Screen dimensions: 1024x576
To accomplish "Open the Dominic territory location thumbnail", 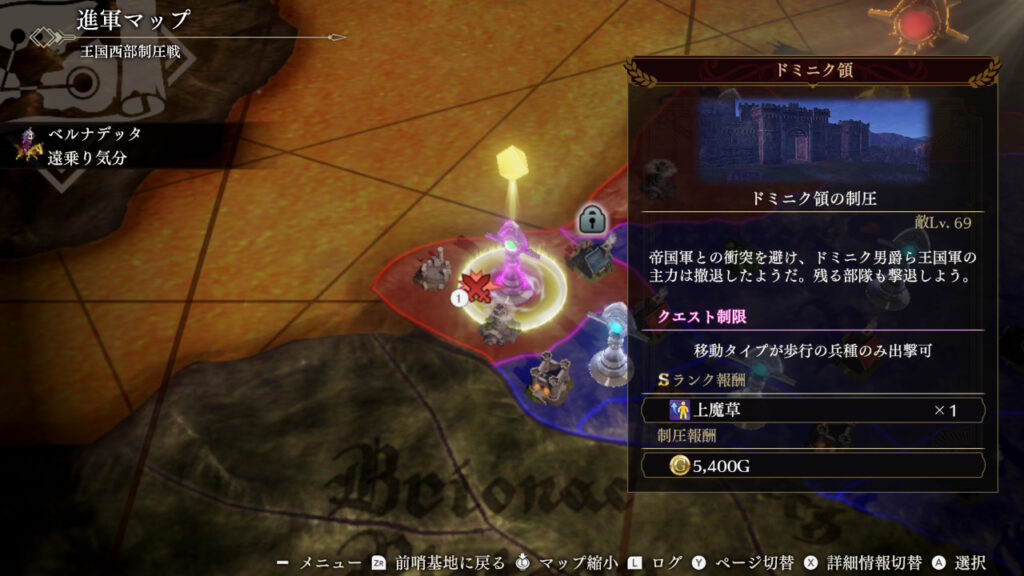I will [x=815, y=140].
